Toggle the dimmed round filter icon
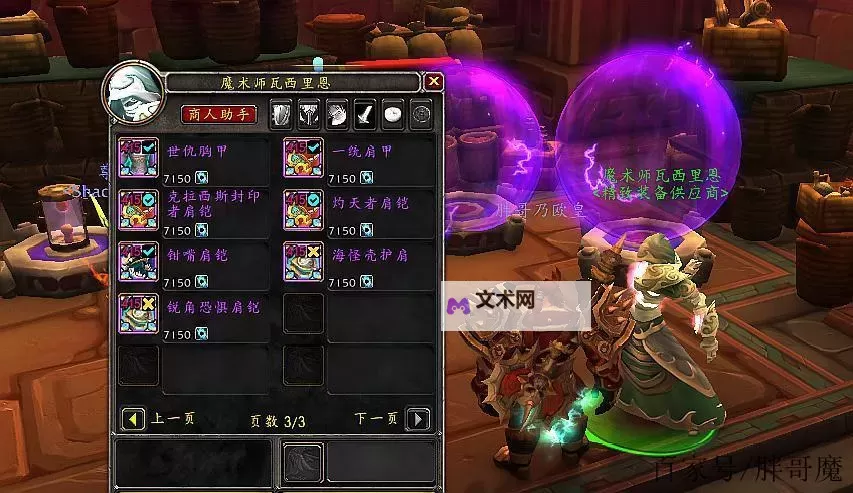 421,114
